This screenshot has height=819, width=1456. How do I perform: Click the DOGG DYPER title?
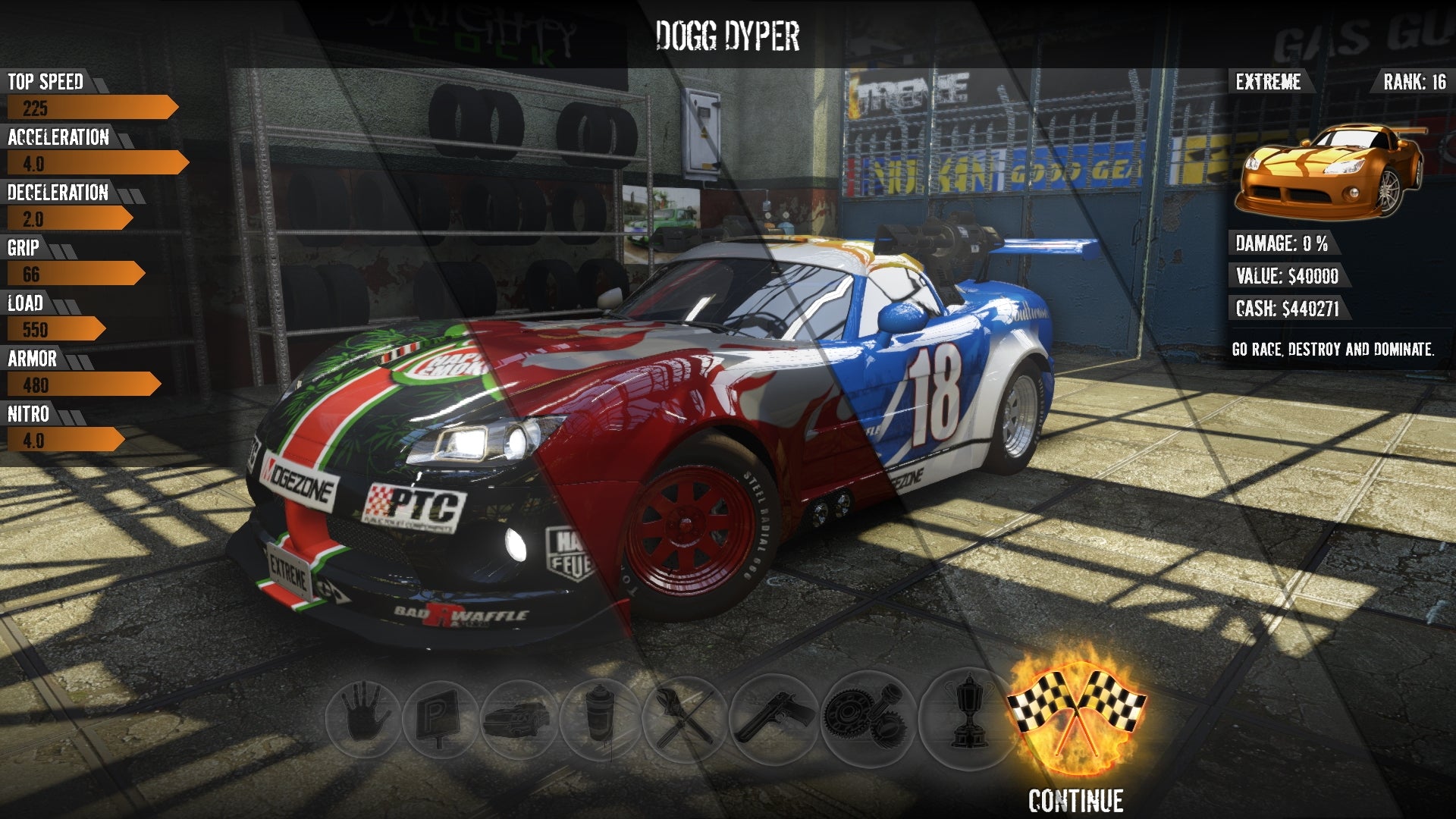tap(727, 34)
